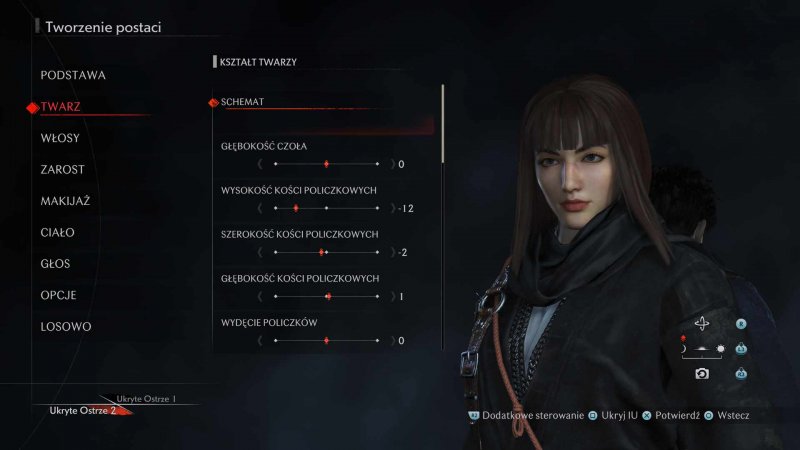Change the Szerokość kości policzkowych slider
The image size is (800, 450).
tap(326, 252)
